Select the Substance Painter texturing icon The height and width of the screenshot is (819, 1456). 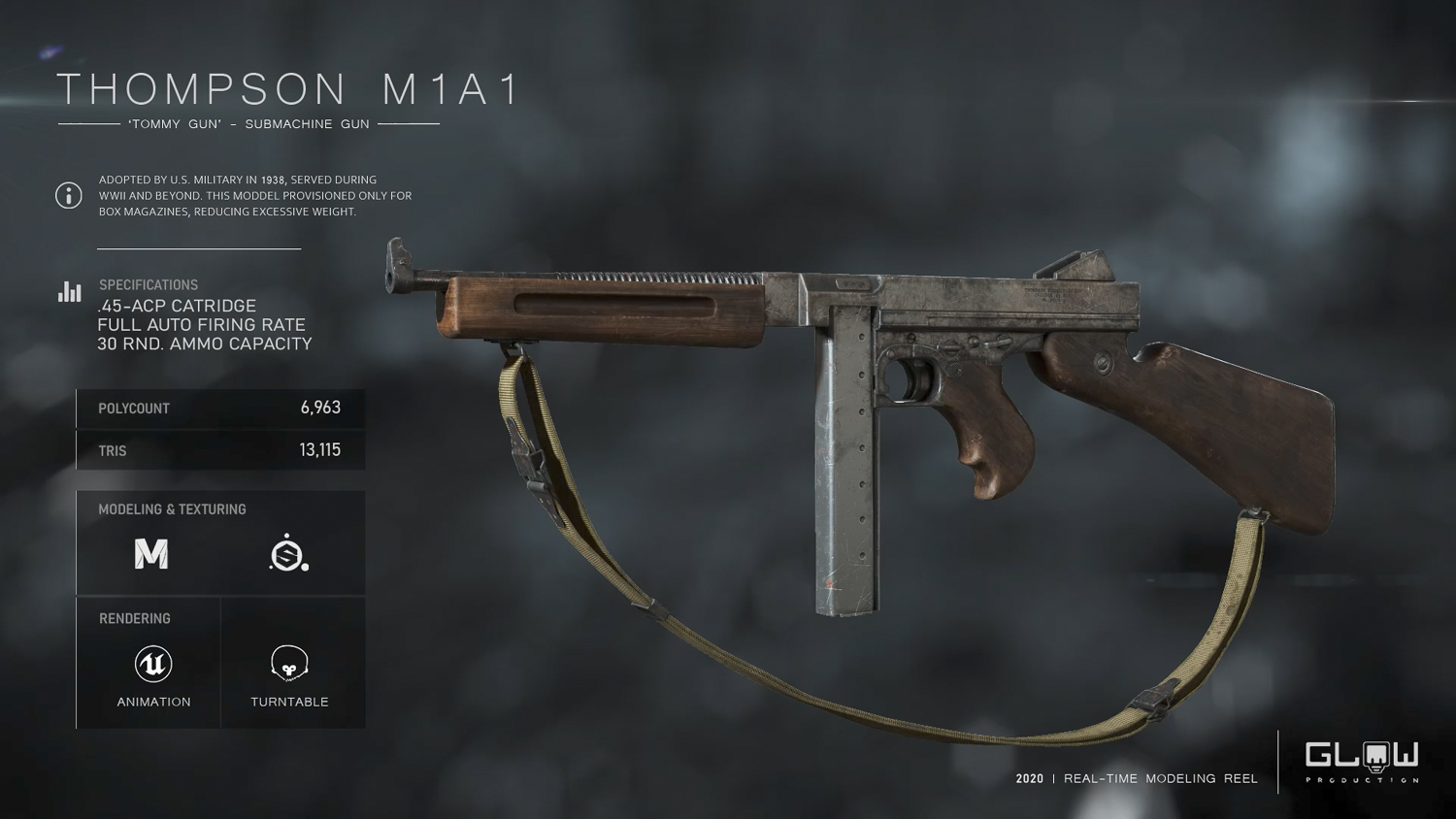pyautogui.click(x=288, y=553)
